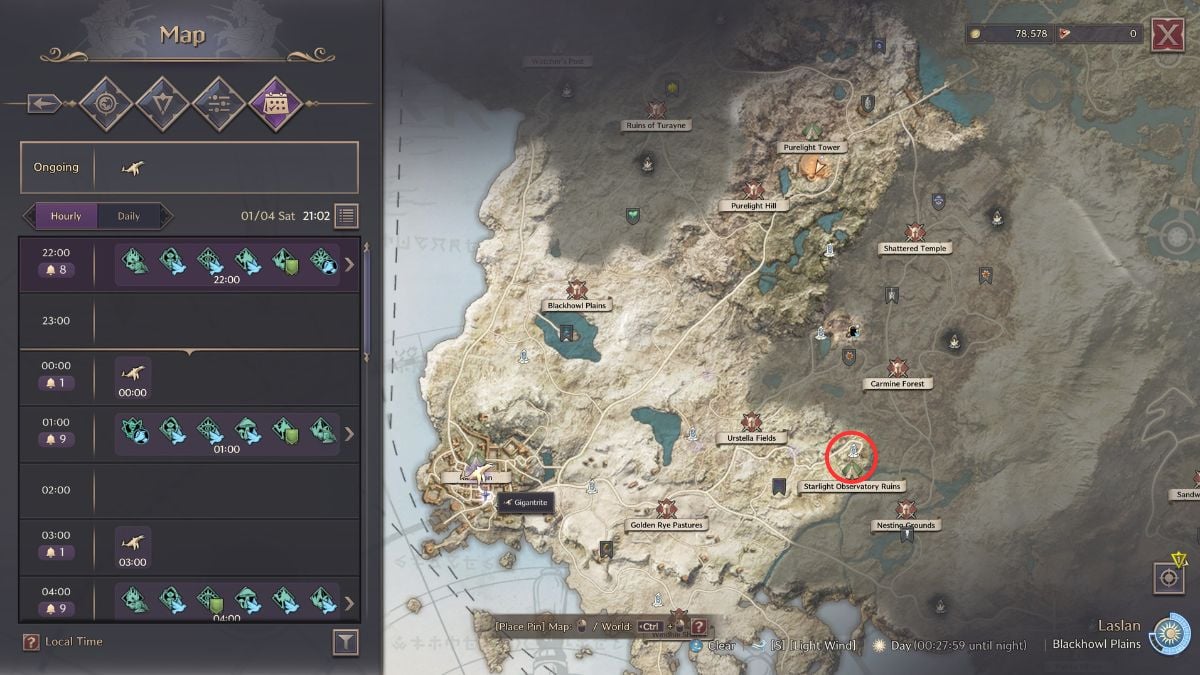Expand the 01:00 event row arrow
The height and width of the screenshot is (675, 1200).
pyautogui.click(x=349, y=434)
